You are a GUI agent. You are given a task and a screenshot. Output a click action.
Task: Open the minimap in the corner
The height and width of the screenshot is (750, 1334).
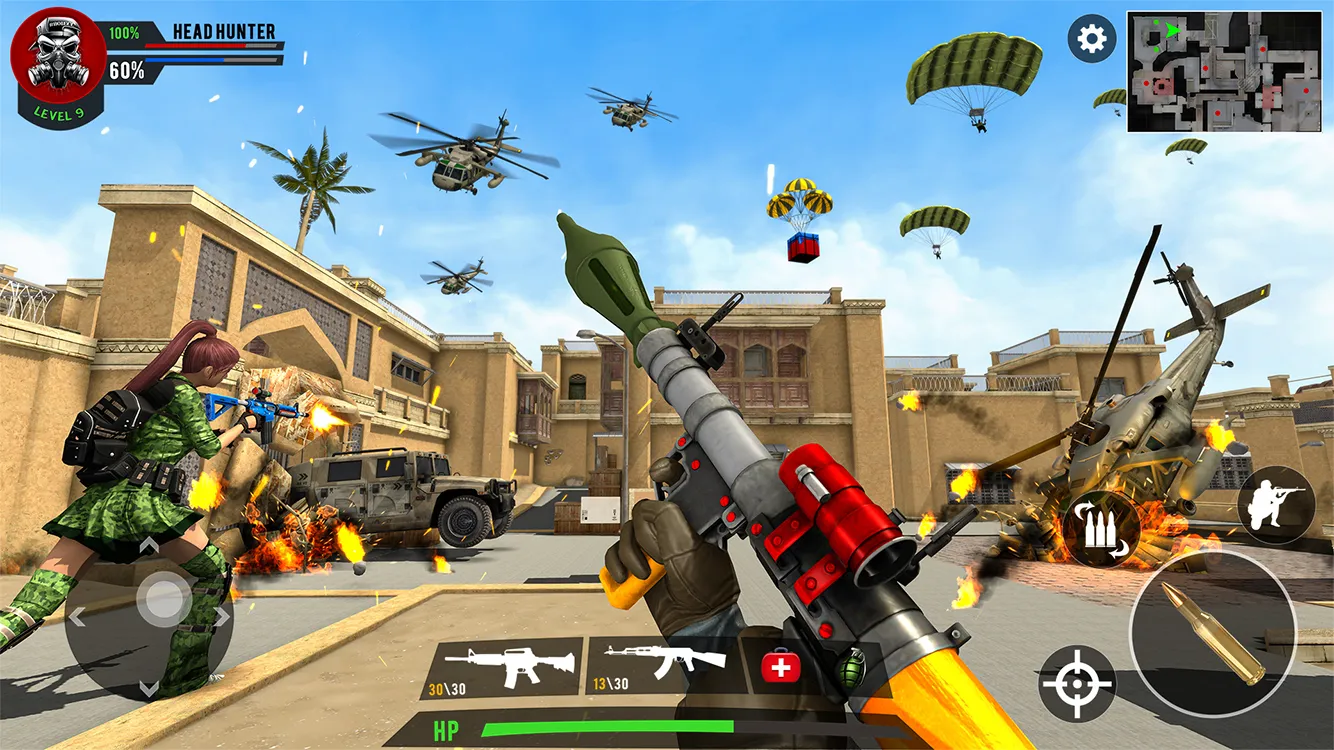click(1225, 70)
